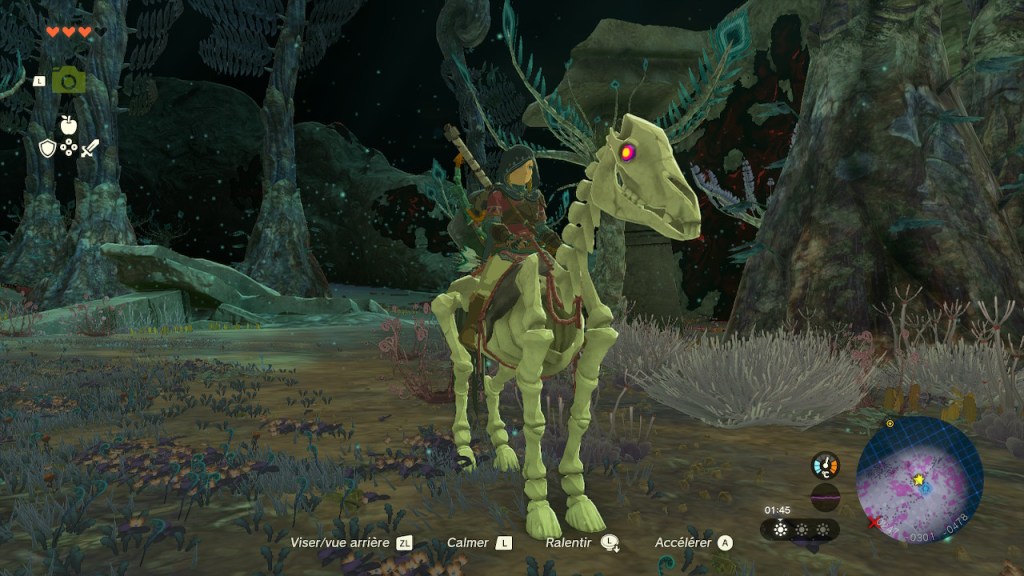Click the red X marker on minimap
The width and height of the screenshot is (1024, 576).
[875, 522]
